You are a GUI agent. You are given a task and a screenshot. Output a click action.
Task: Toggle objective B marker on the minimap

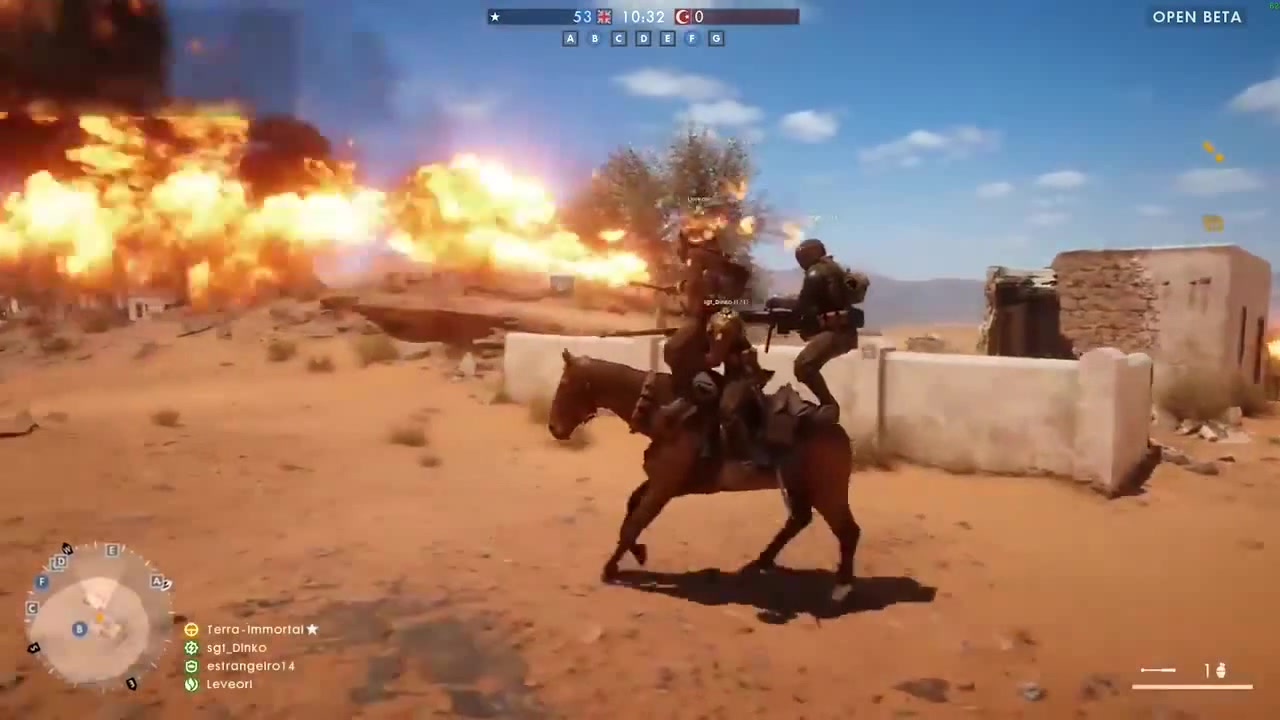point(79,629)
